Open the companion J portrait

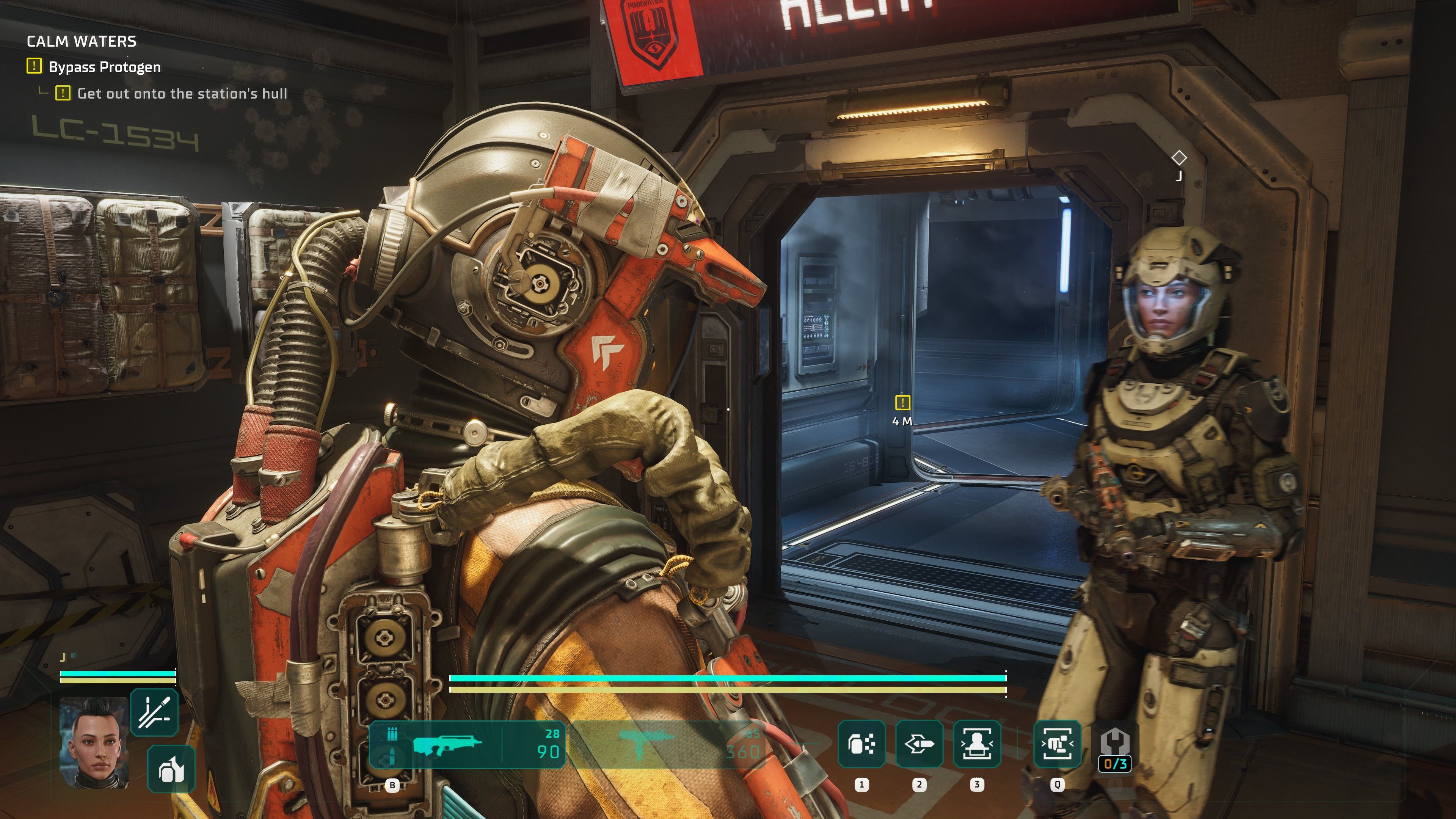[x=94, y=742]
